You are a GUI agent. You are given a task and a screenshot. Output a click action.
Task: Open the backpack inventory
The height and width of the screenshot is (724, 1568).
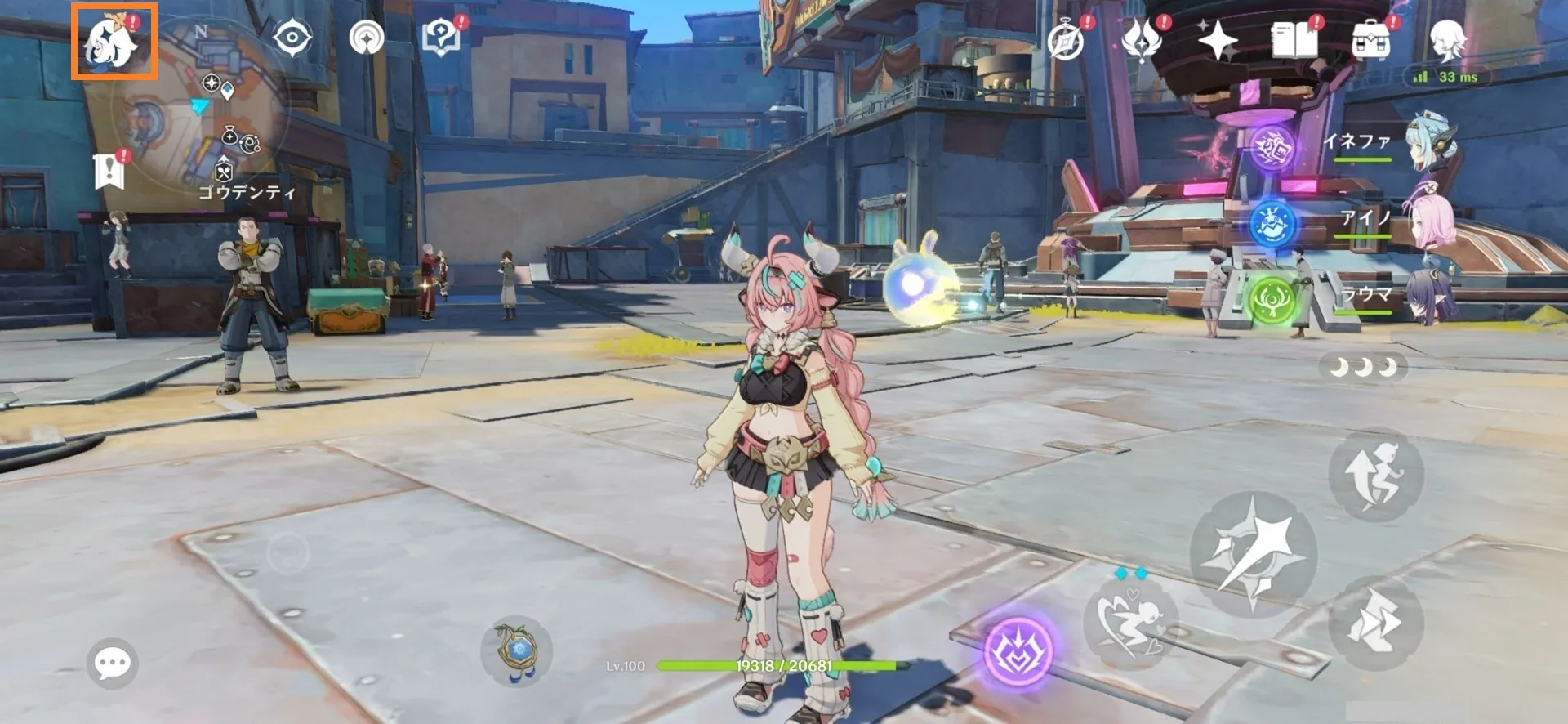pyautogui.click(x=1370, y=39)
